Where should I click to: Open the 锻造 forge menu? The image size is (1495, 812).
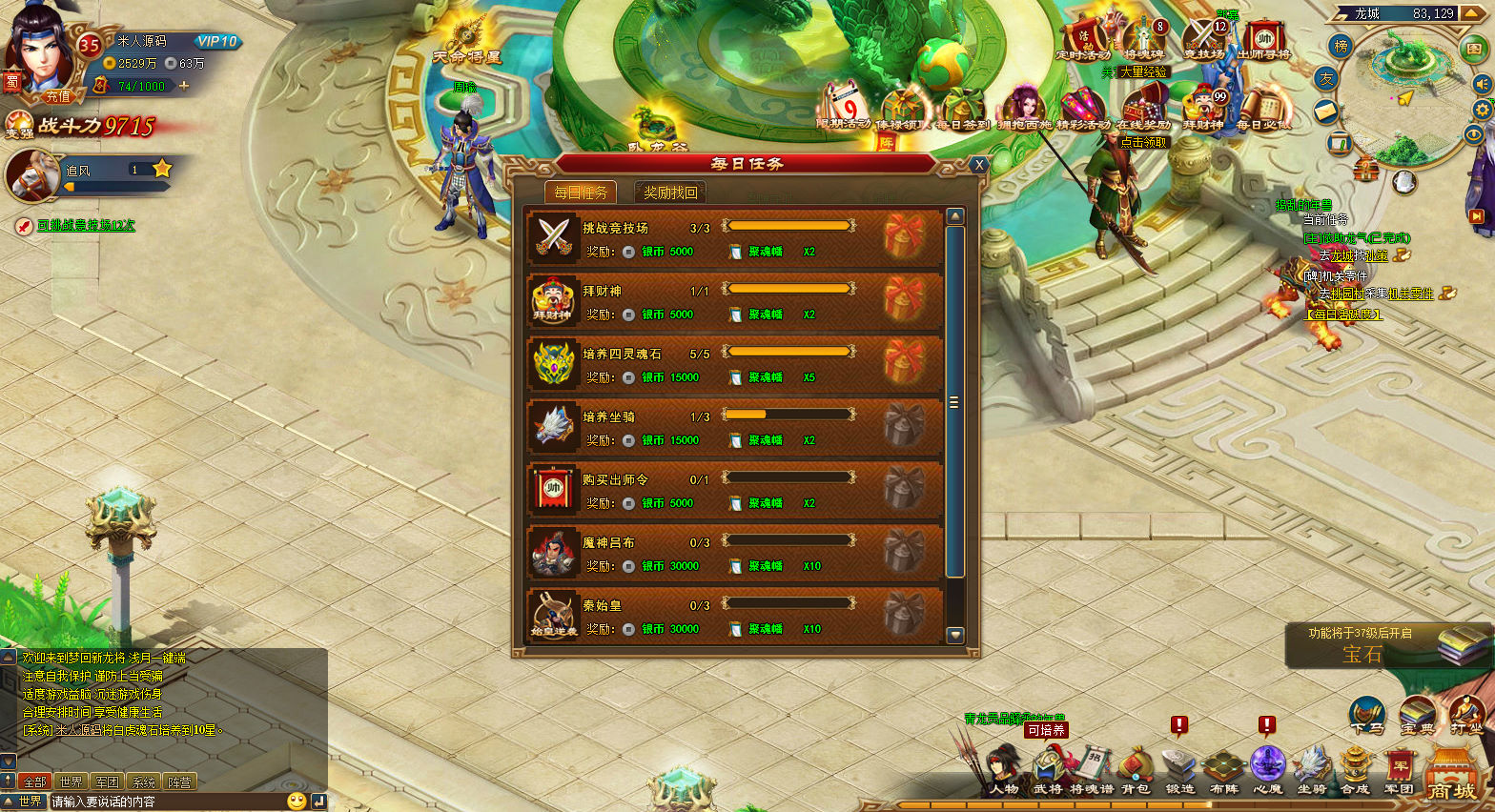tap(1179, 771)
